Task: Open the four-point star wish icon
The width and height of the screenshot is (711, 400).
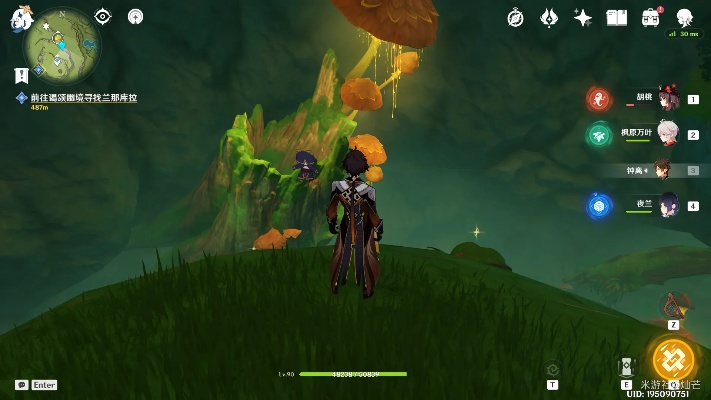Action: coord(583,17)
